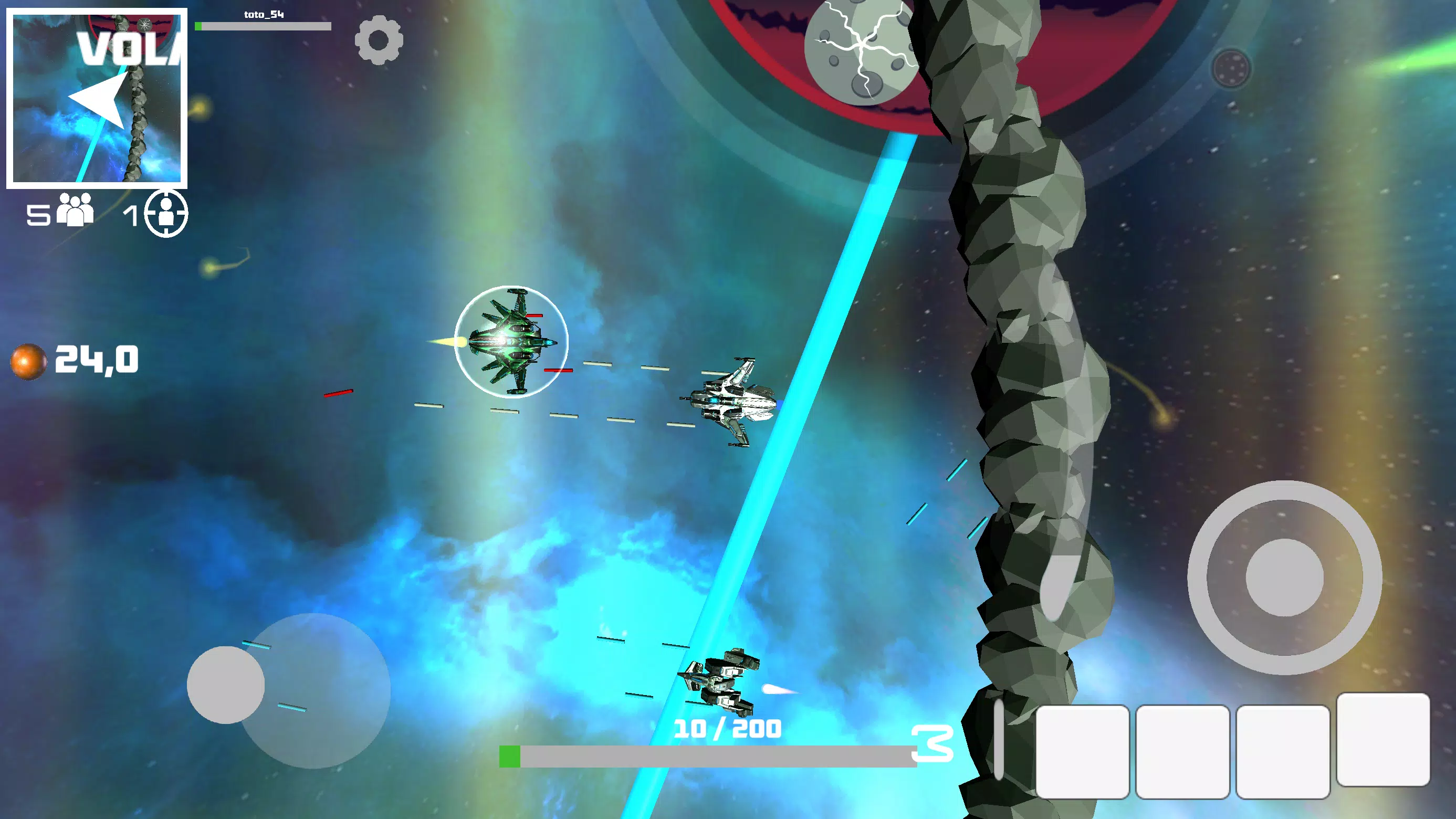1456x819 pixels.
Task: Tap the center of the right fire joystick
Action: point(1284,577)
